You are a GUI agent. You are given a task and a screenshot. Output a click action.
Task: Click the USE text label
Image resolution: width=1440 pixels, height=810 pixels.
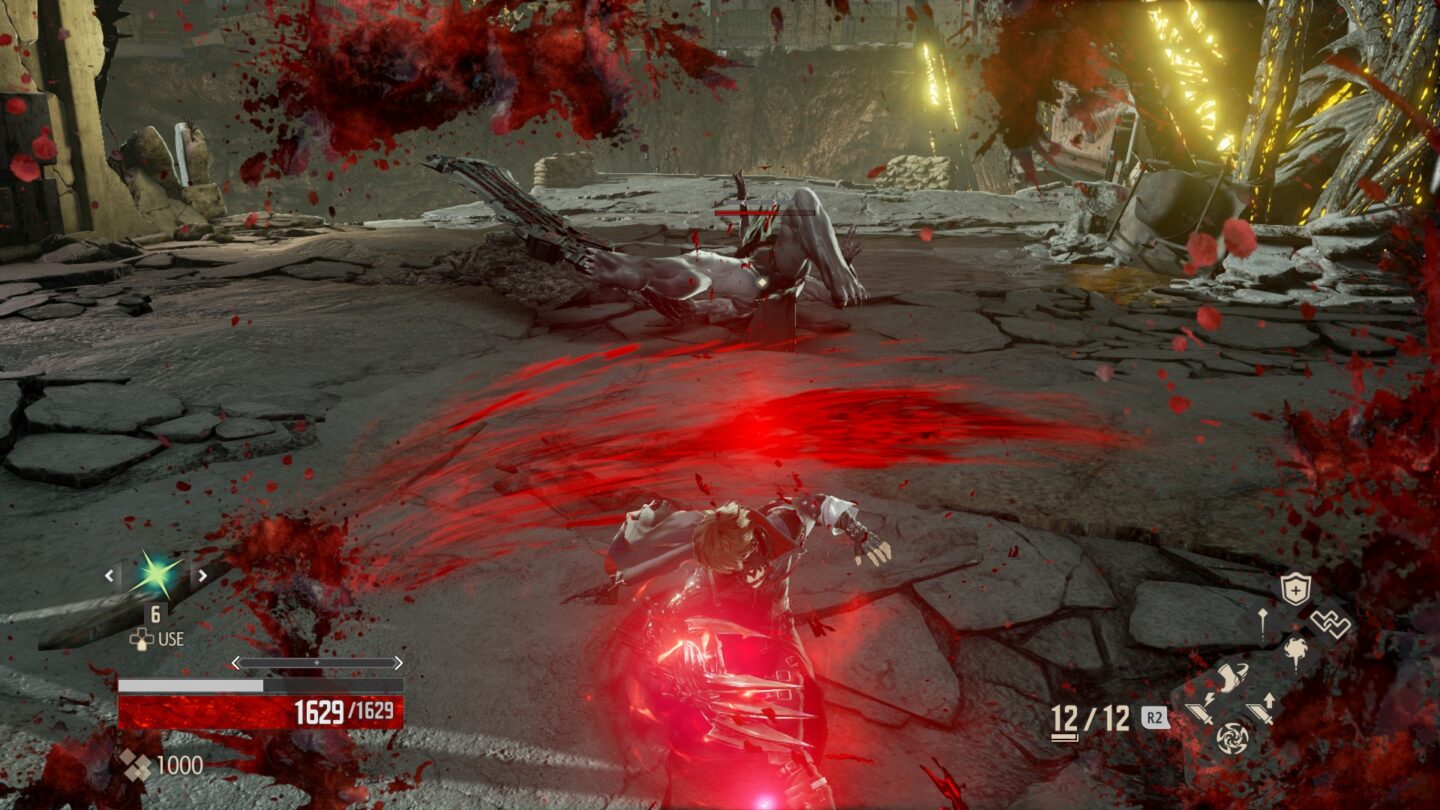[170, 638]
